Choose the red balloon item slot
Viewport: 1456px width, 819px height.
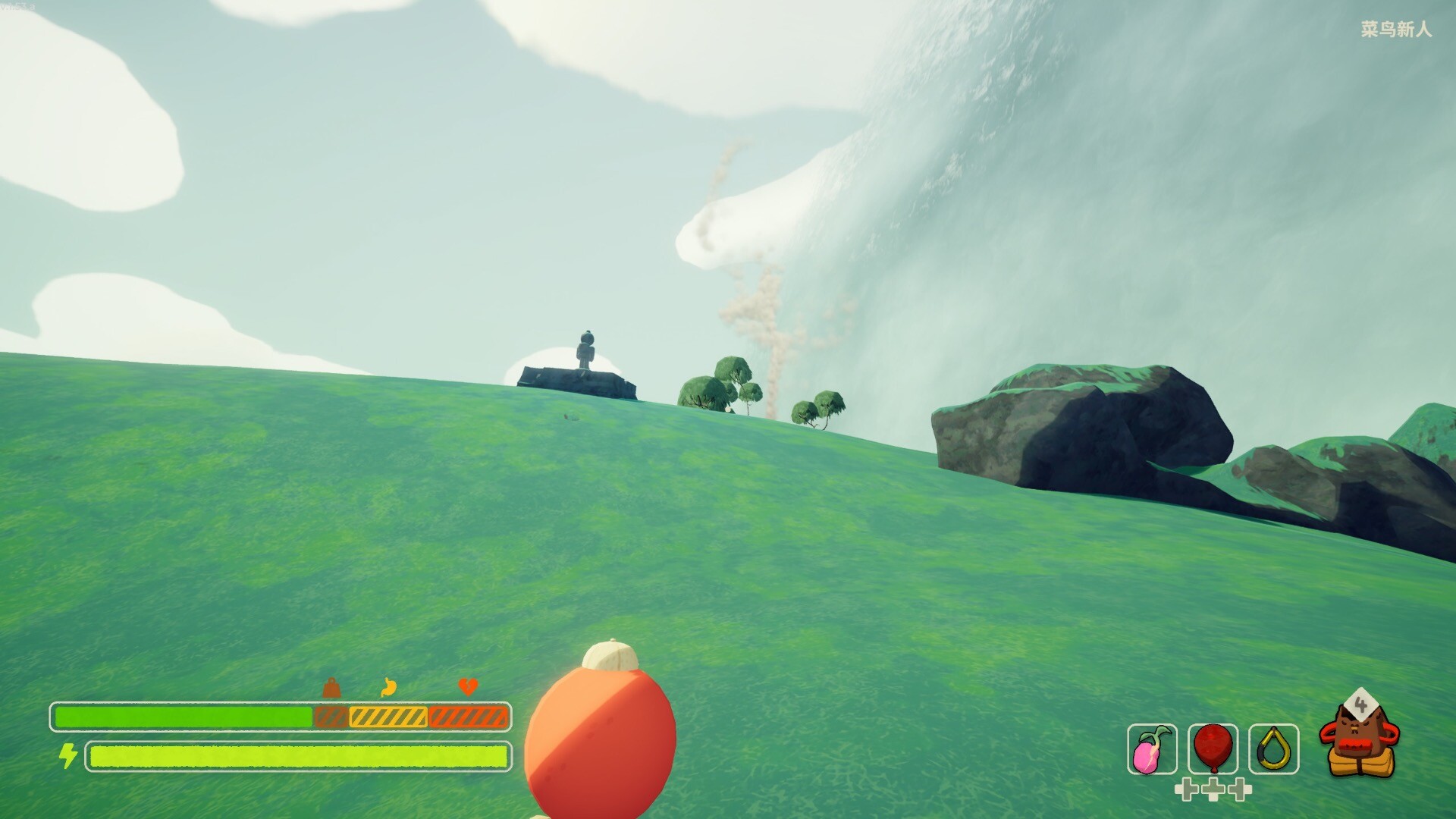click(x=1213, y=749)
